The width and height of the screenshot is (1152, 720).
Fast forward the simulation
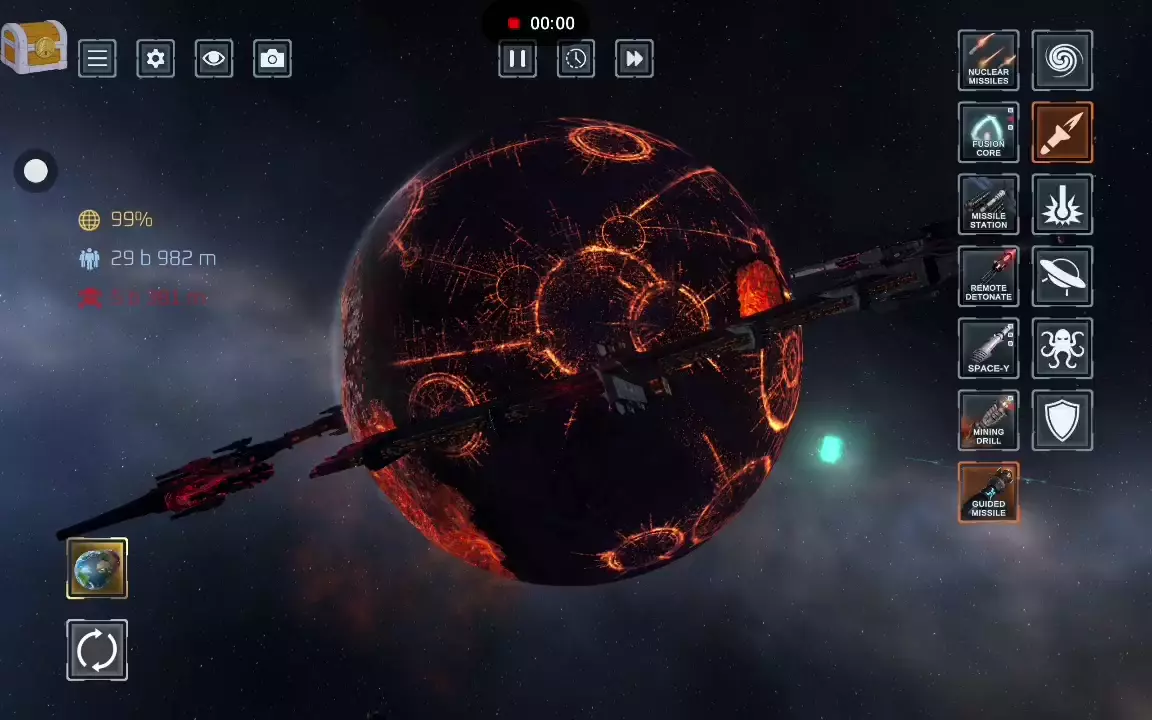coord(634,59)
